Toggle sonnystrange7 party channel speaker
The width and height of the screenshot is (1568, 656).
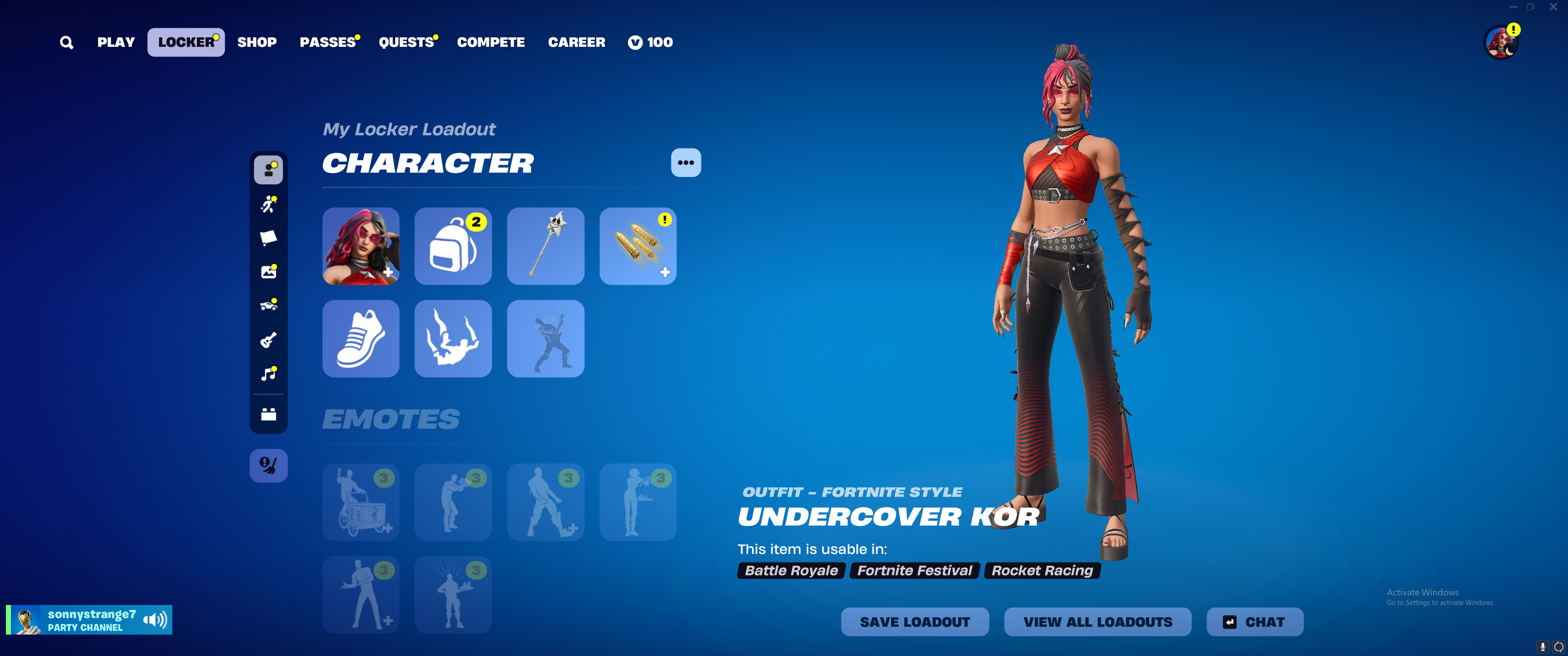[155, 620]
